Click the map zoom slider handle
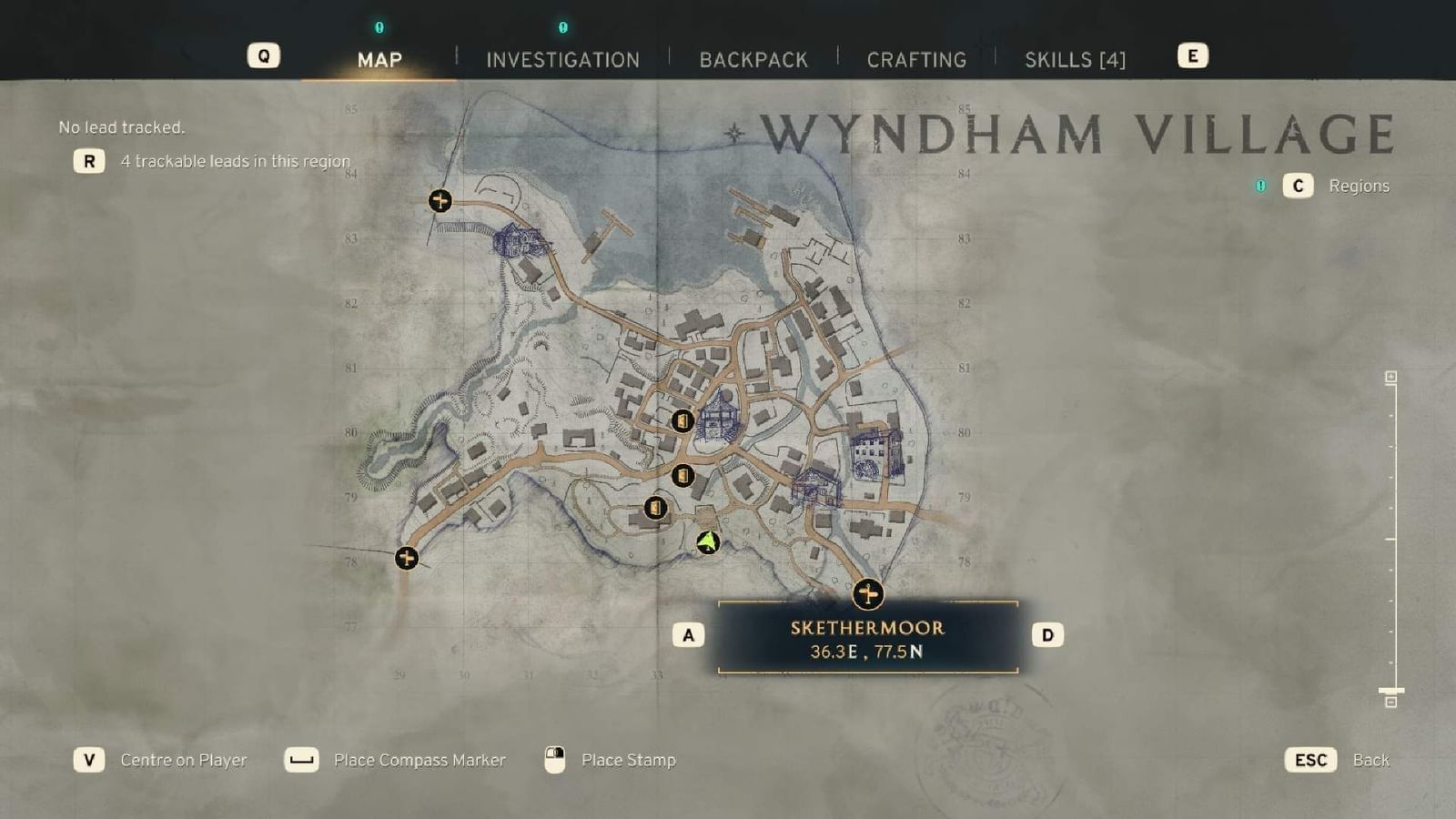This screenshot has height=819, width=1456. 1390,690
